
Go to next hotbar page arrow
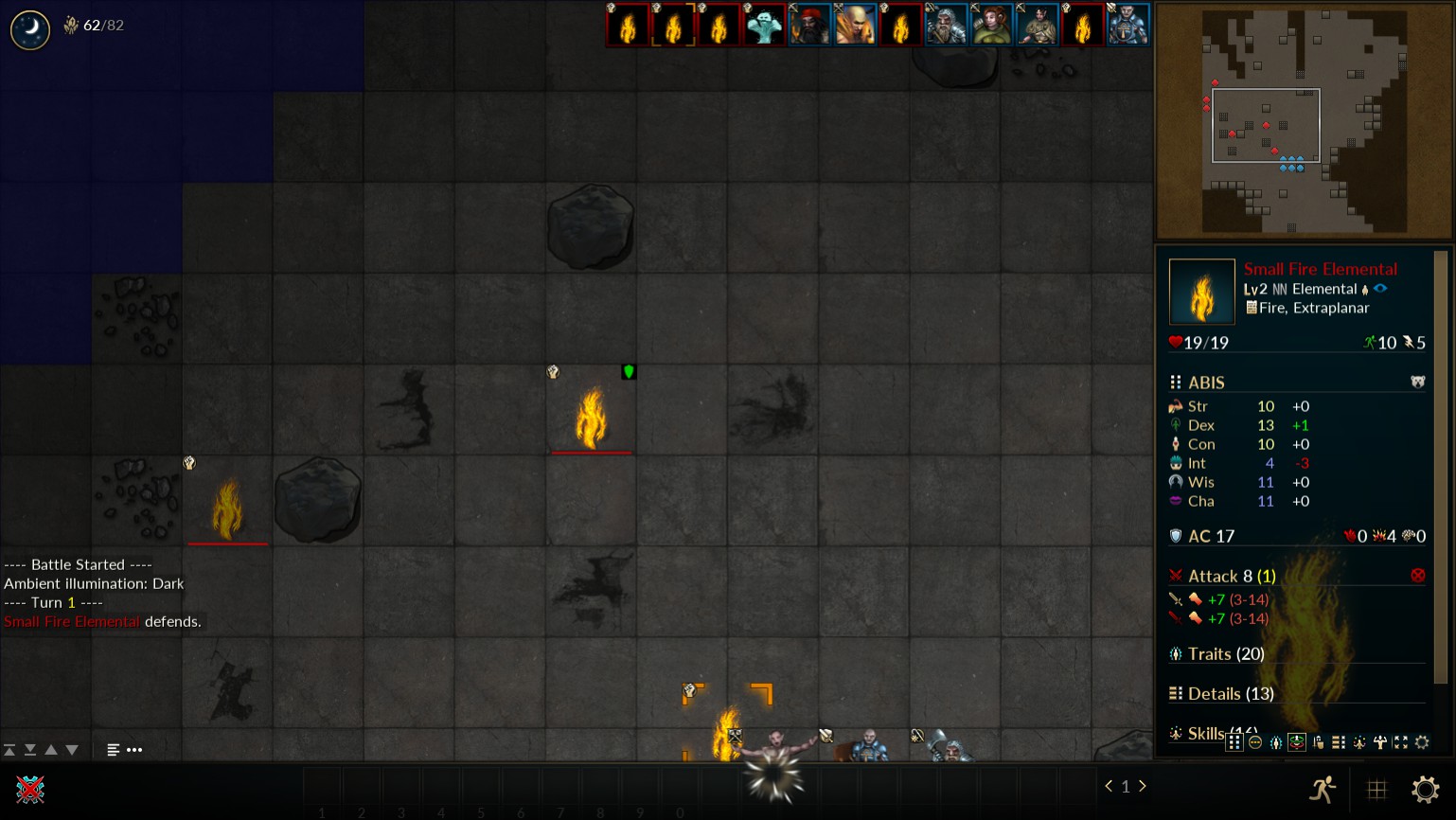click(x=1143, y=786)
